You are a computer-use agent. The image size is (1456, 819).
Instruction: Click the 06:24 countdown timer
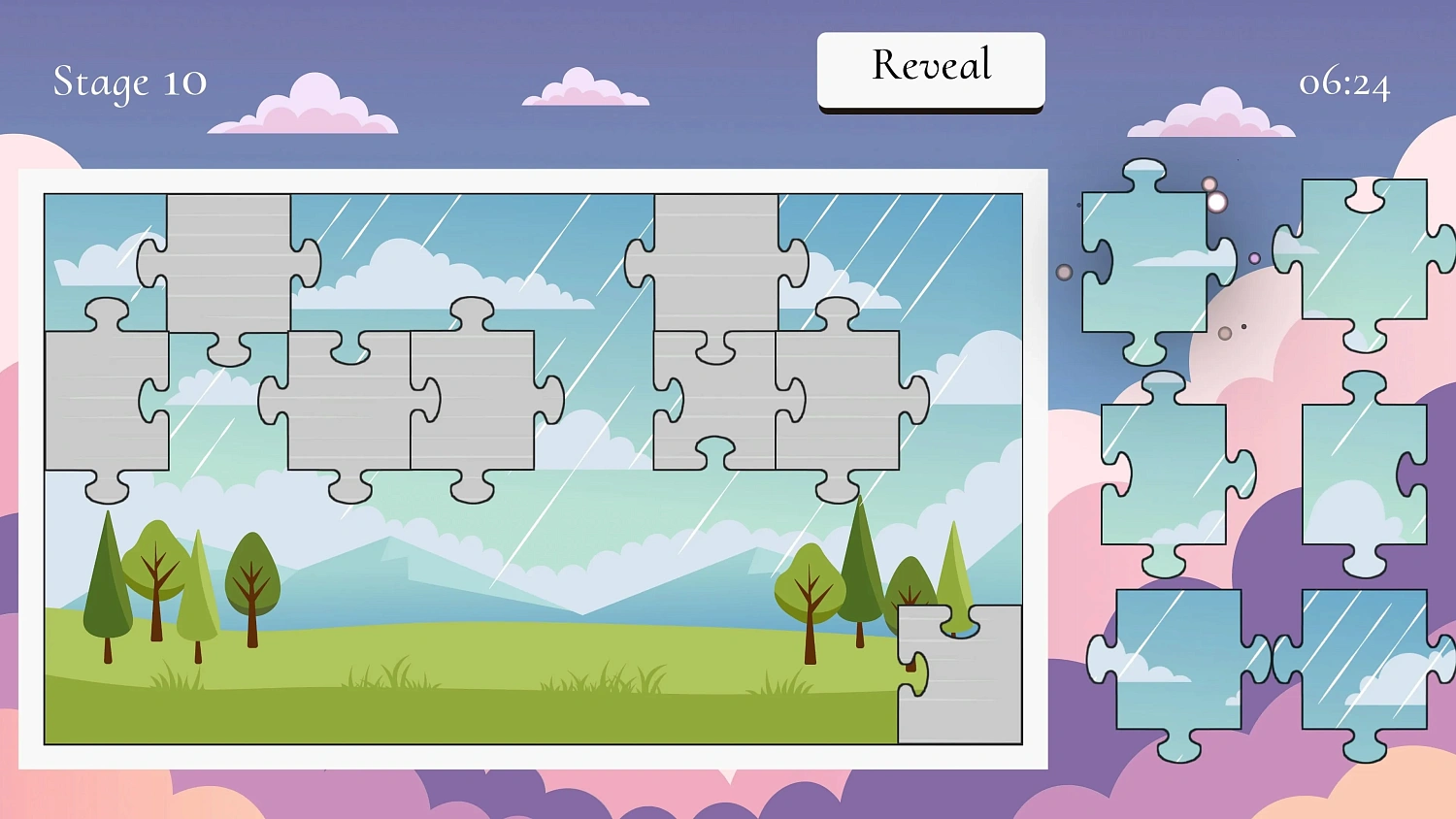[1346, 85]
